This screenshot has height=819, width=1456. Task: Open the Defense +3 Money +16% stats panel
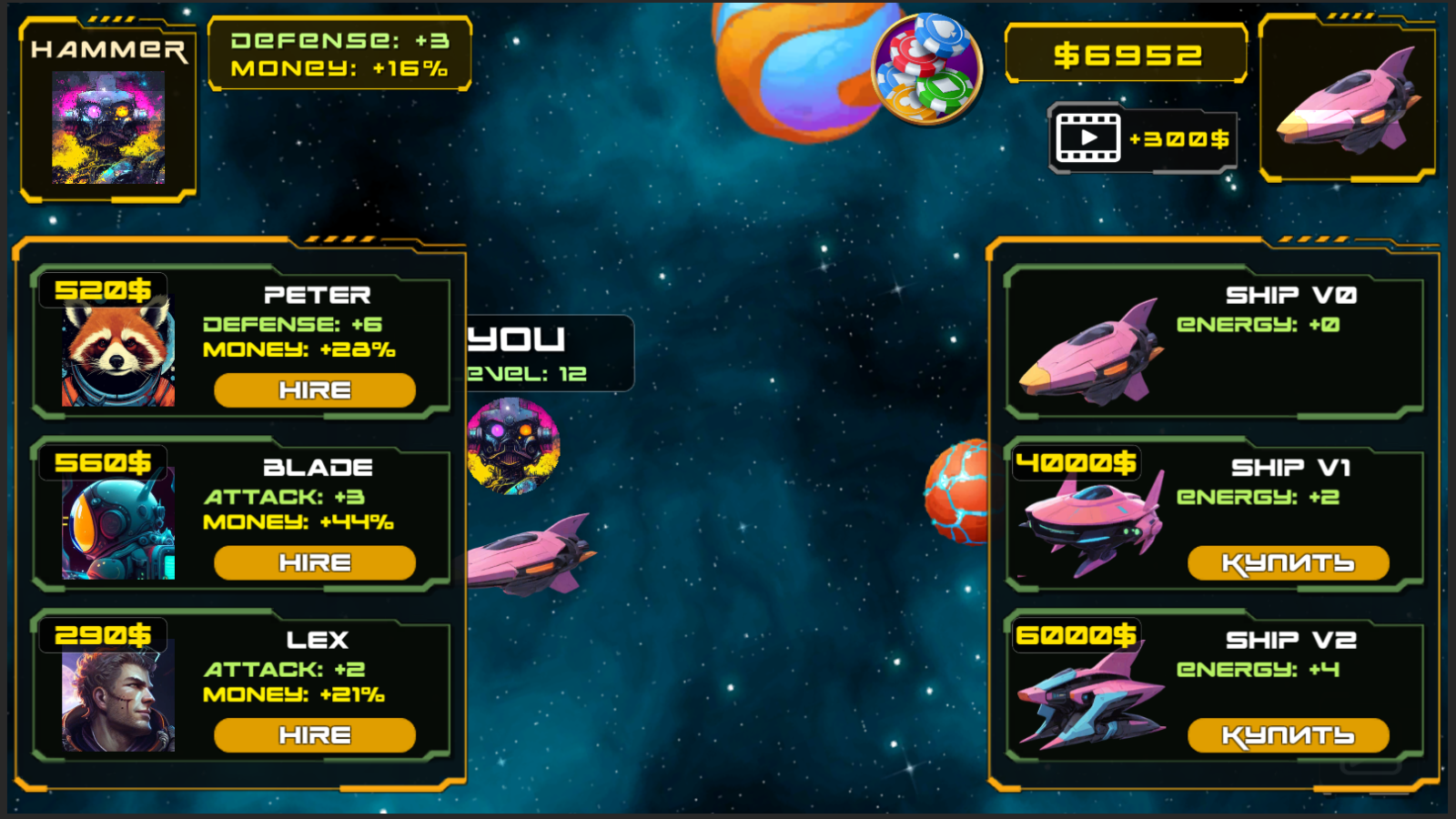click(x=341, y=55)
